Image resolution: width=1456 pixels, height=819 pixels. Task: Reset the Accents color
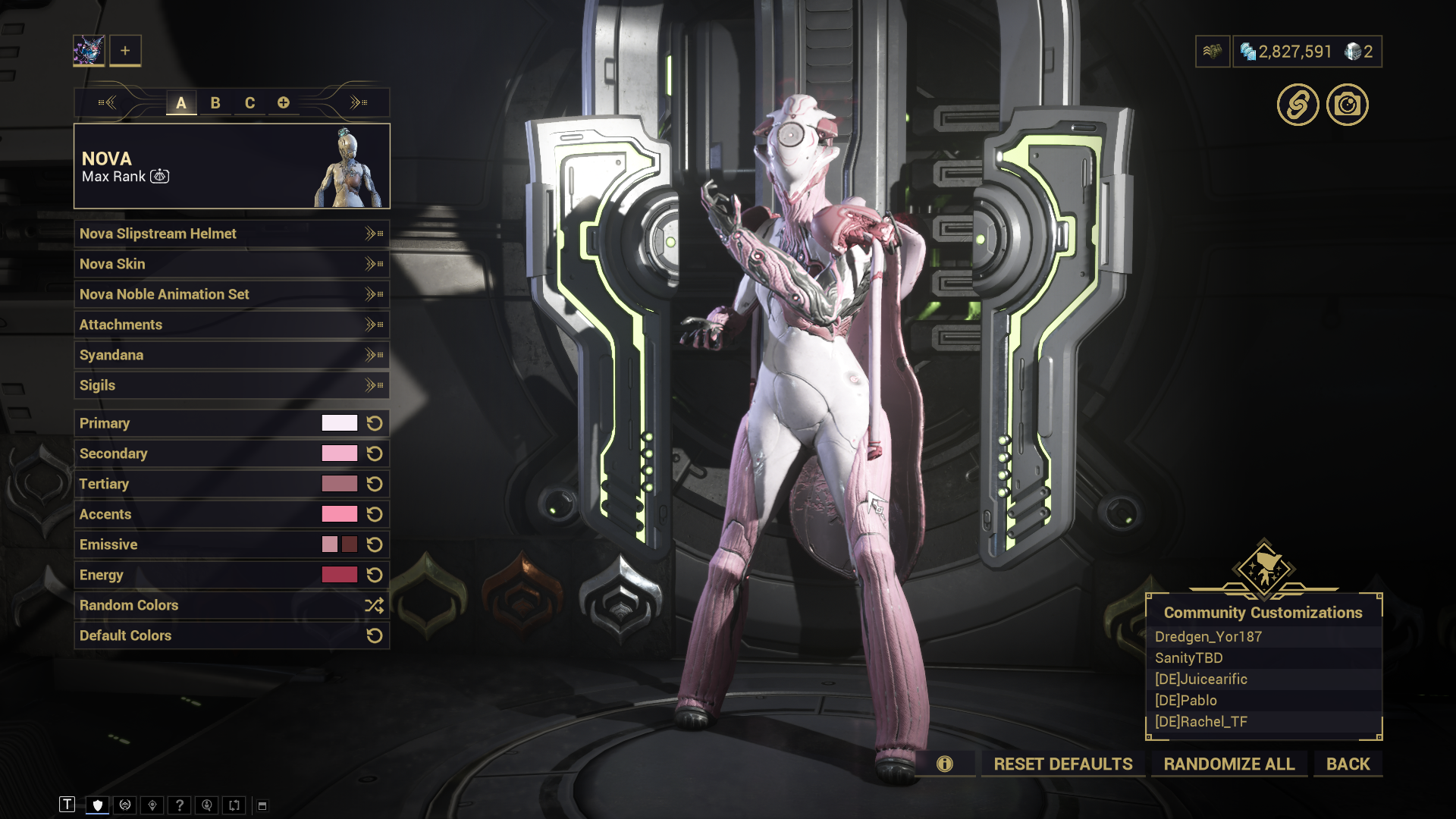375,514
